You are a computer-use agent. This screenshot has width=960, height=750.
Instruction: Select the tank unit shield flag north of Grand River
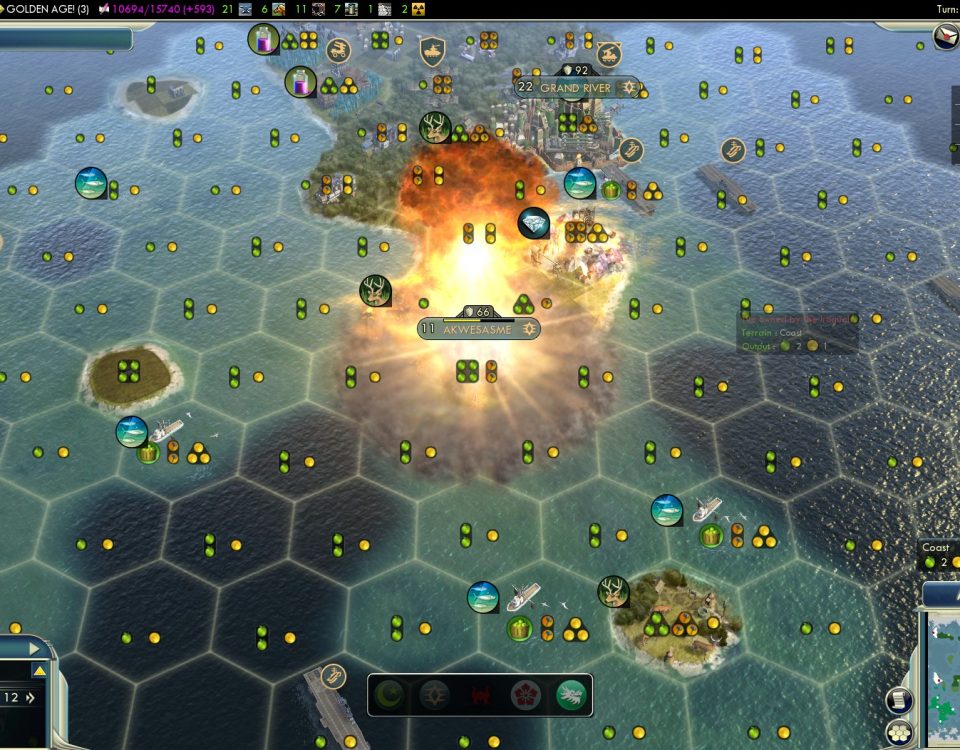(432, 52)
